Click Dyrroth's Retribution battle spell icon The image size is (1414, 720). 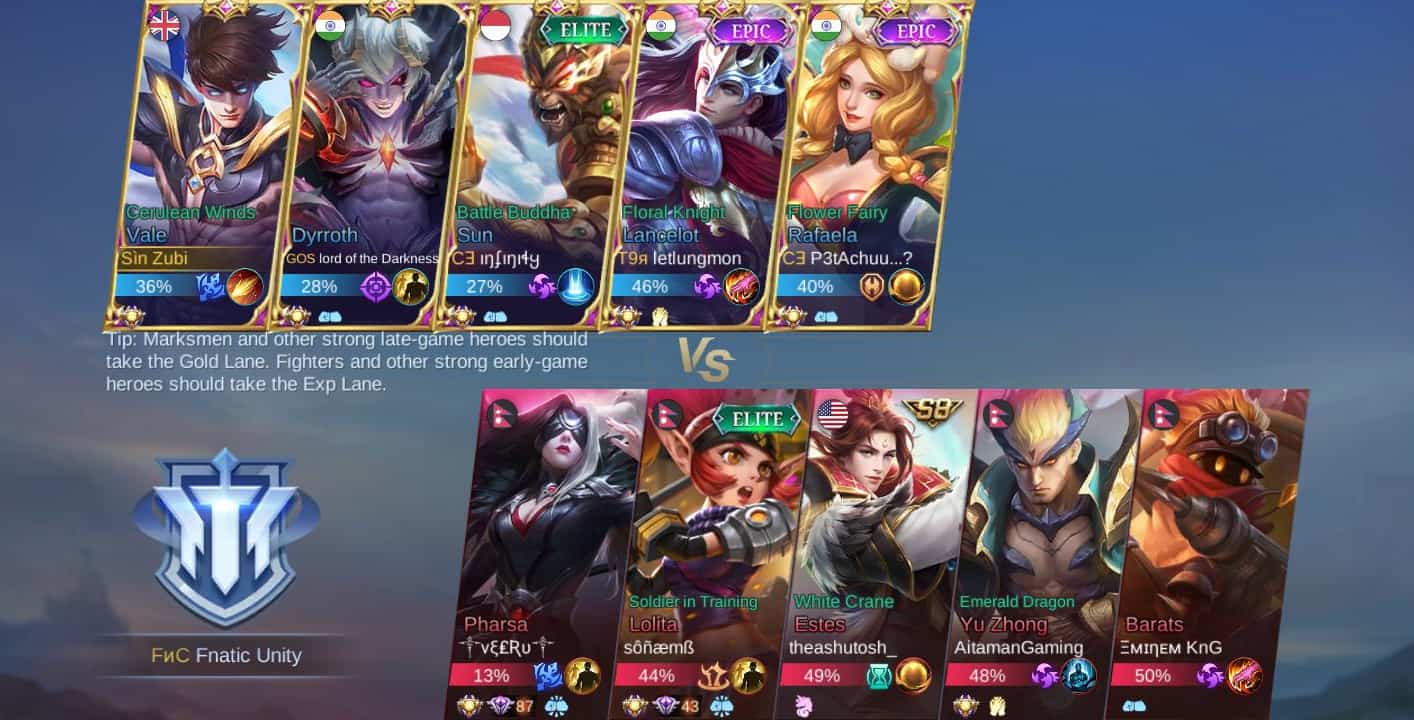(x=374, y=288)
